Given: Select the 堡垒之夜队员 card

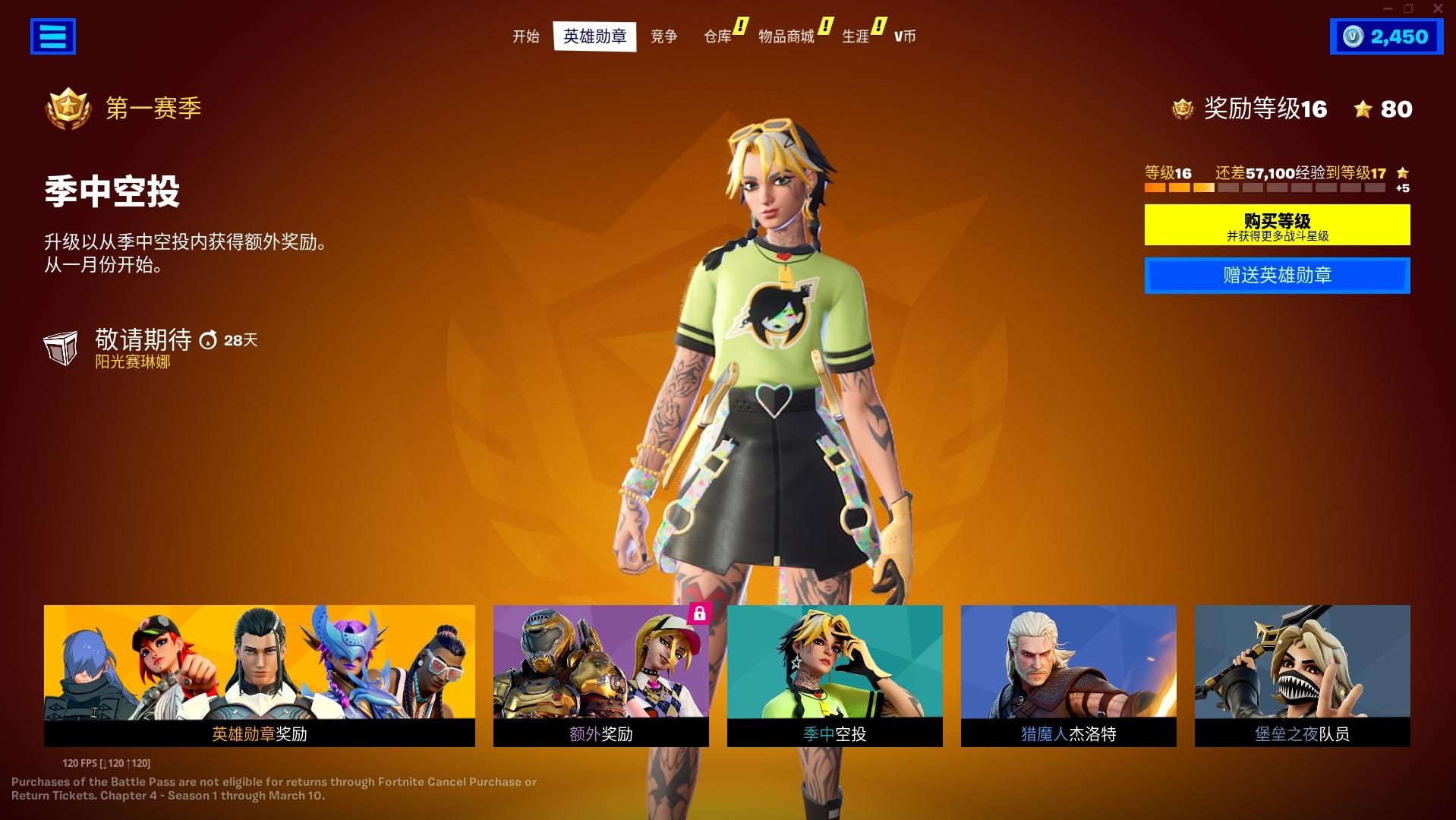Looking at the screenshot, I should pyautogui.click(x=1302, y=676).
